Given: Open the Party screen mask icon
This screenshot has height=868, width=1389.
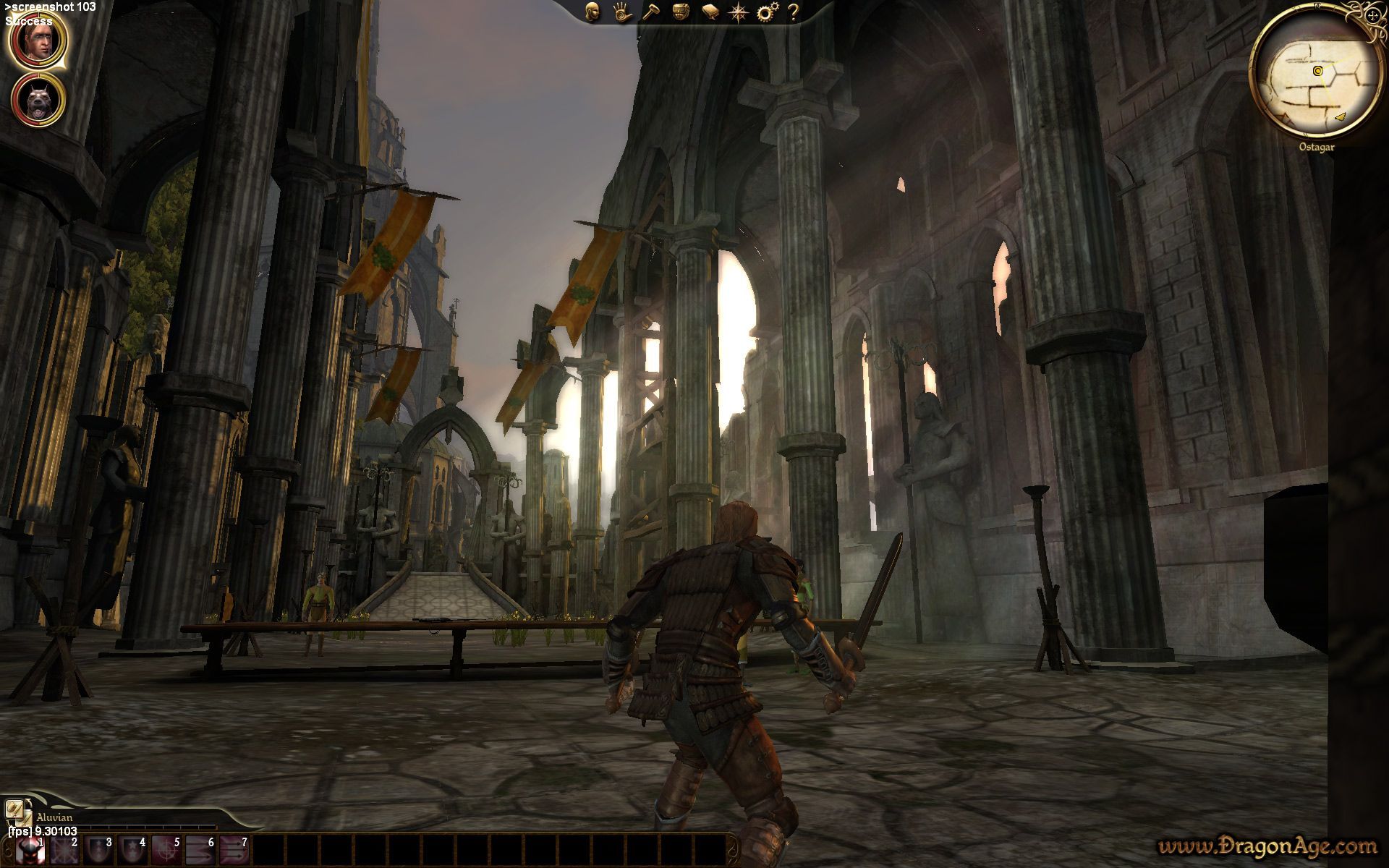Looking at the screenshot, I should click(682, 11).
